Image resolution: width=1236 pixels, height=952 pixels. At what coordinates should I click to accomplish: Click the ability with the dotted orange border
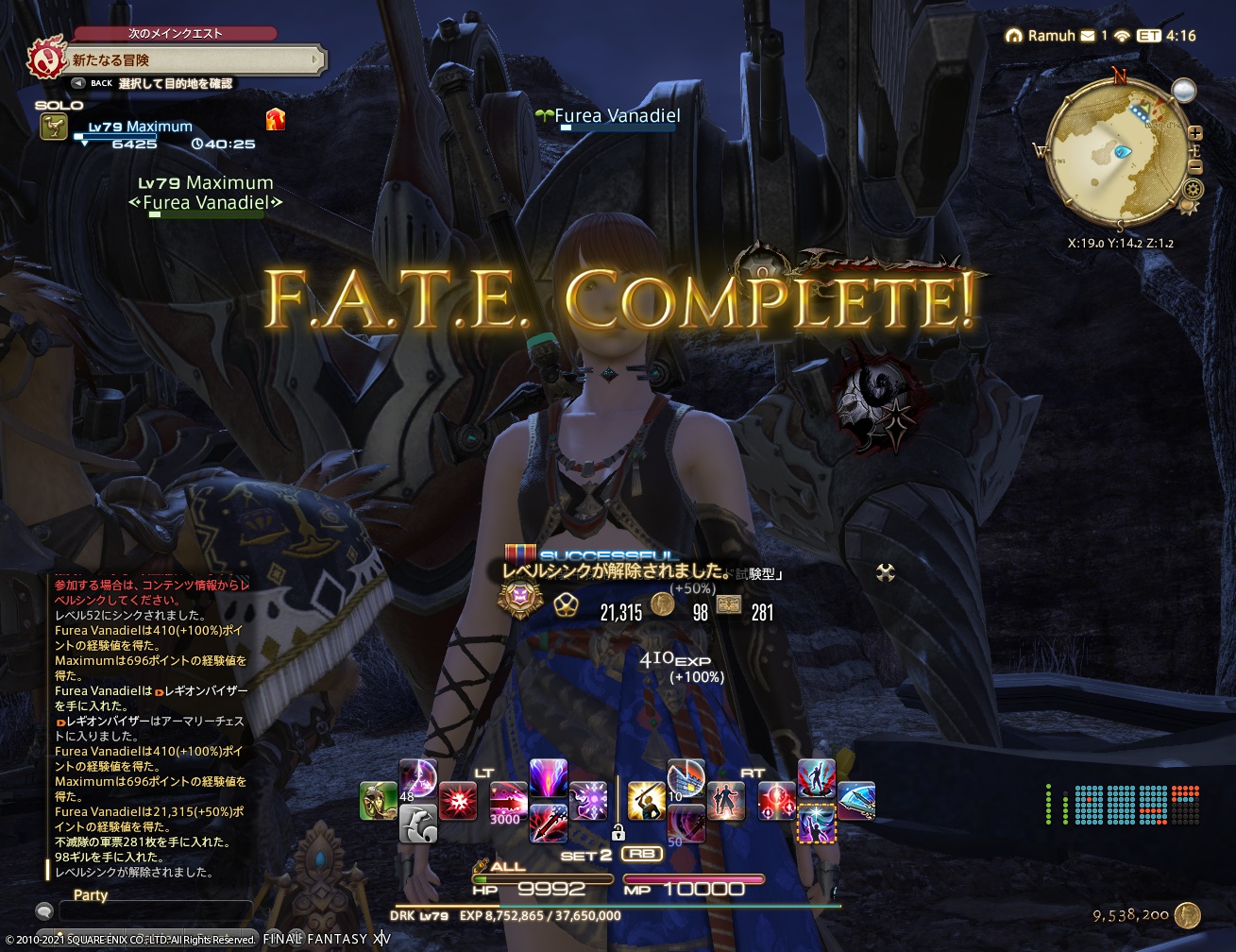tap(818, 824)
